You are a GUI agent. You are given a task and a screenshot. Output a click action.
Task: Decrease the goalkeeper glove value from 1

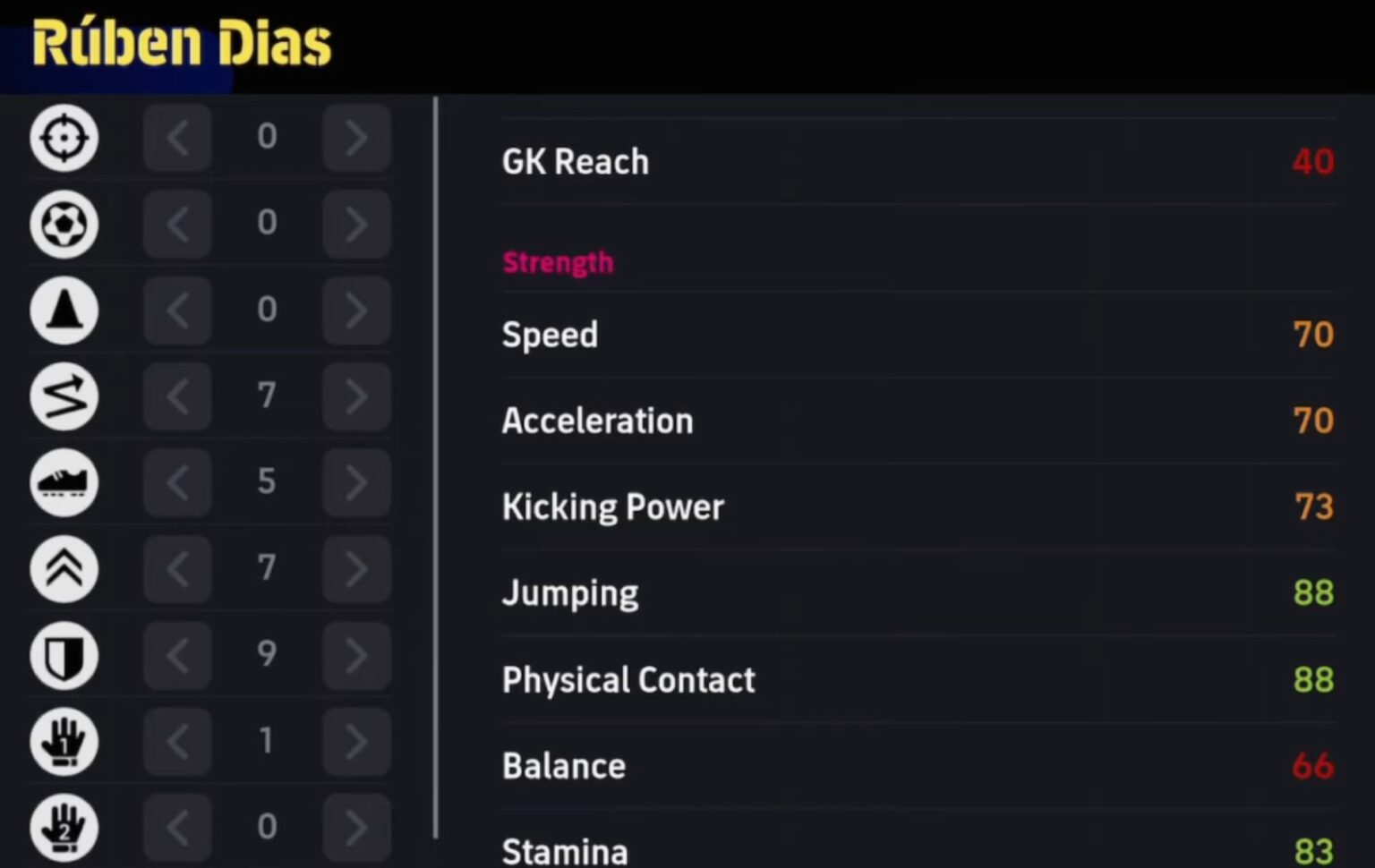[x=177, y=741]
